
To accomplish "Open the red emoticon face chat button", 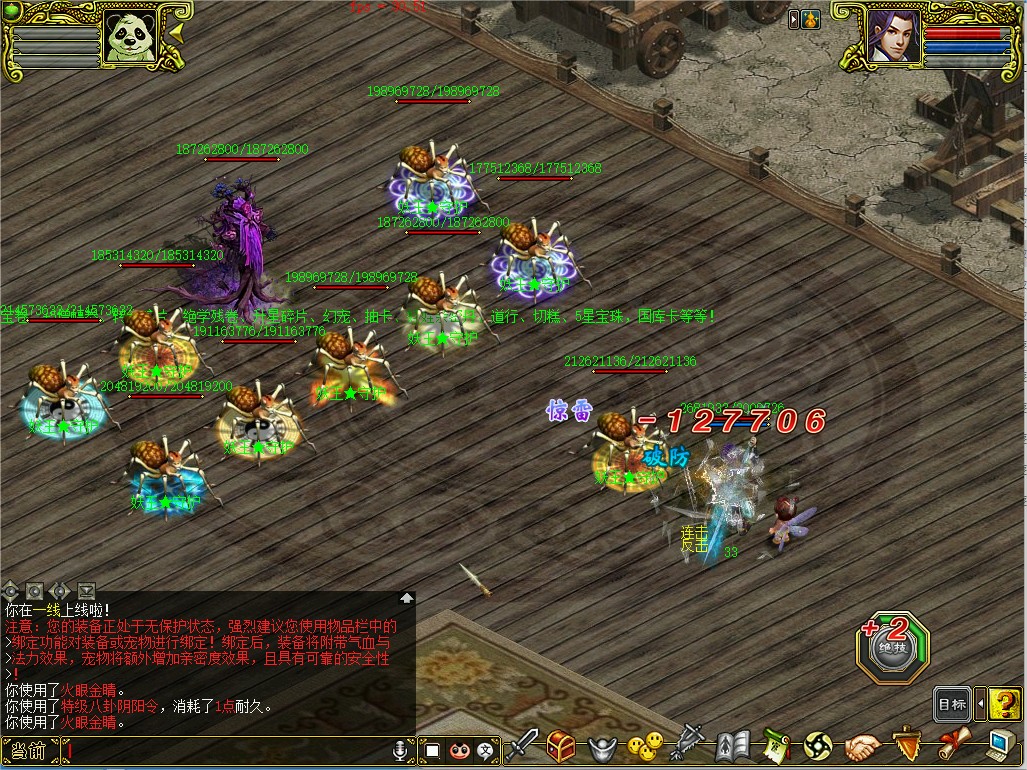I will pos(459,749).
